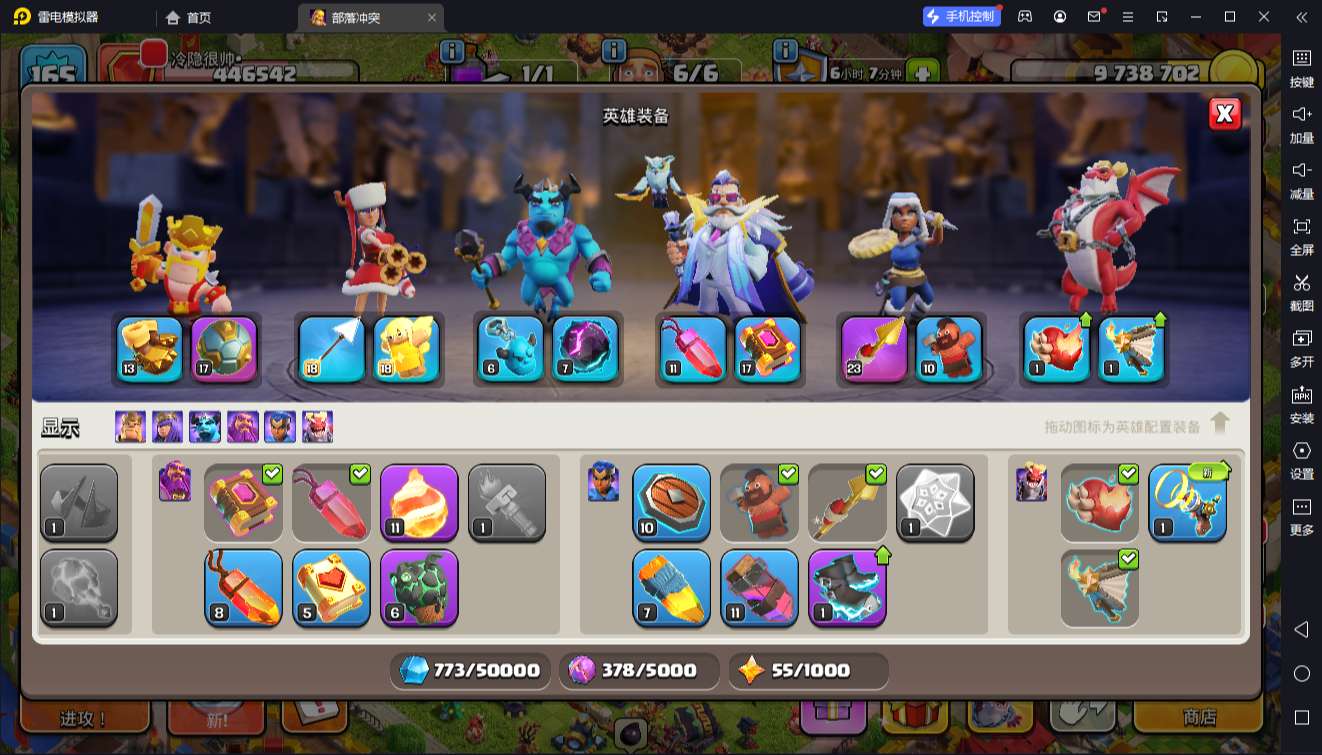
Task: Select the level 5 Healing Tome
Action: tap(331, 588)
